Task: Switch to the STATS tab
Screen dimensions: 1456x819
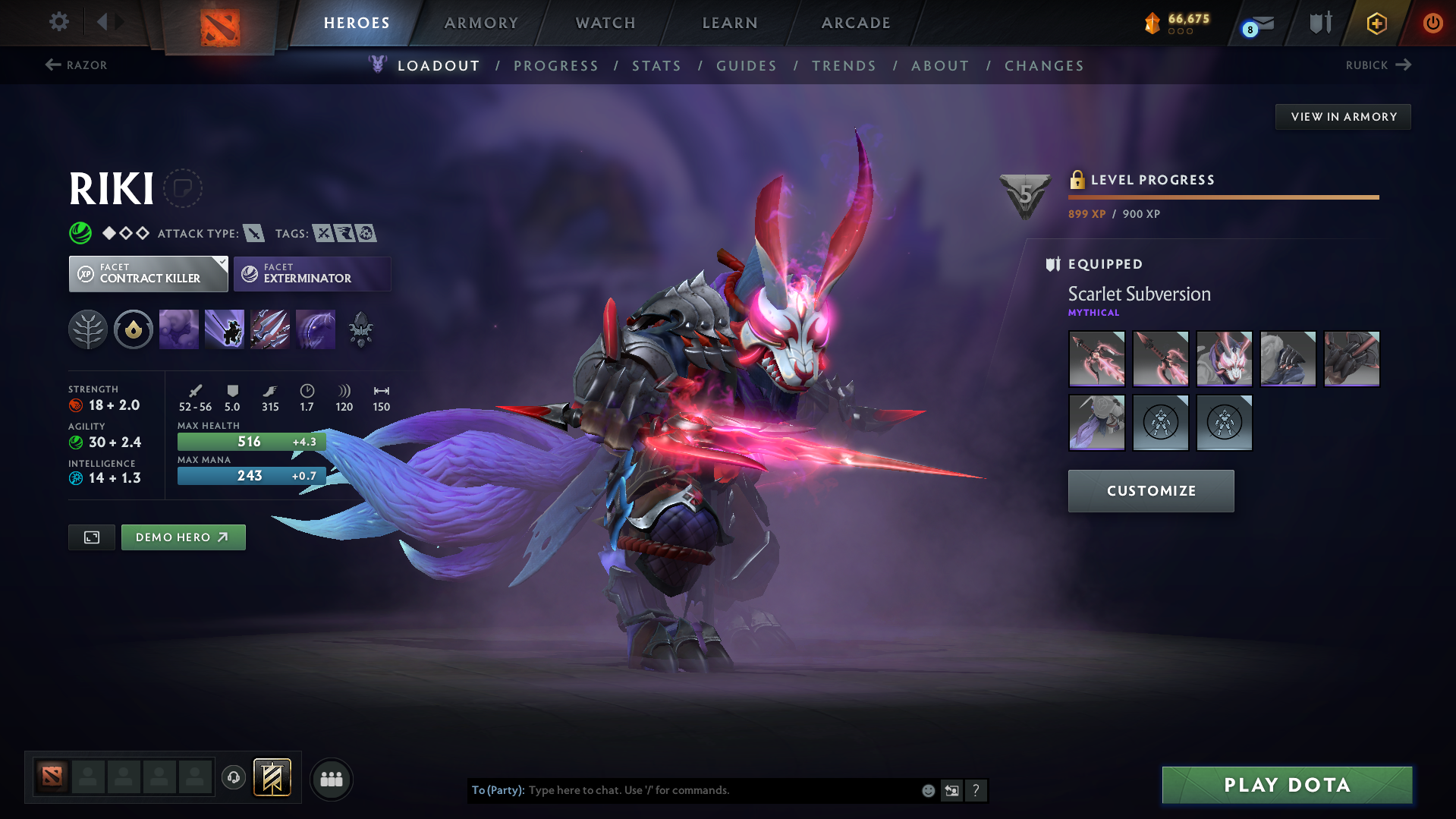Action: pyautogui.click(x=656, y=66)
